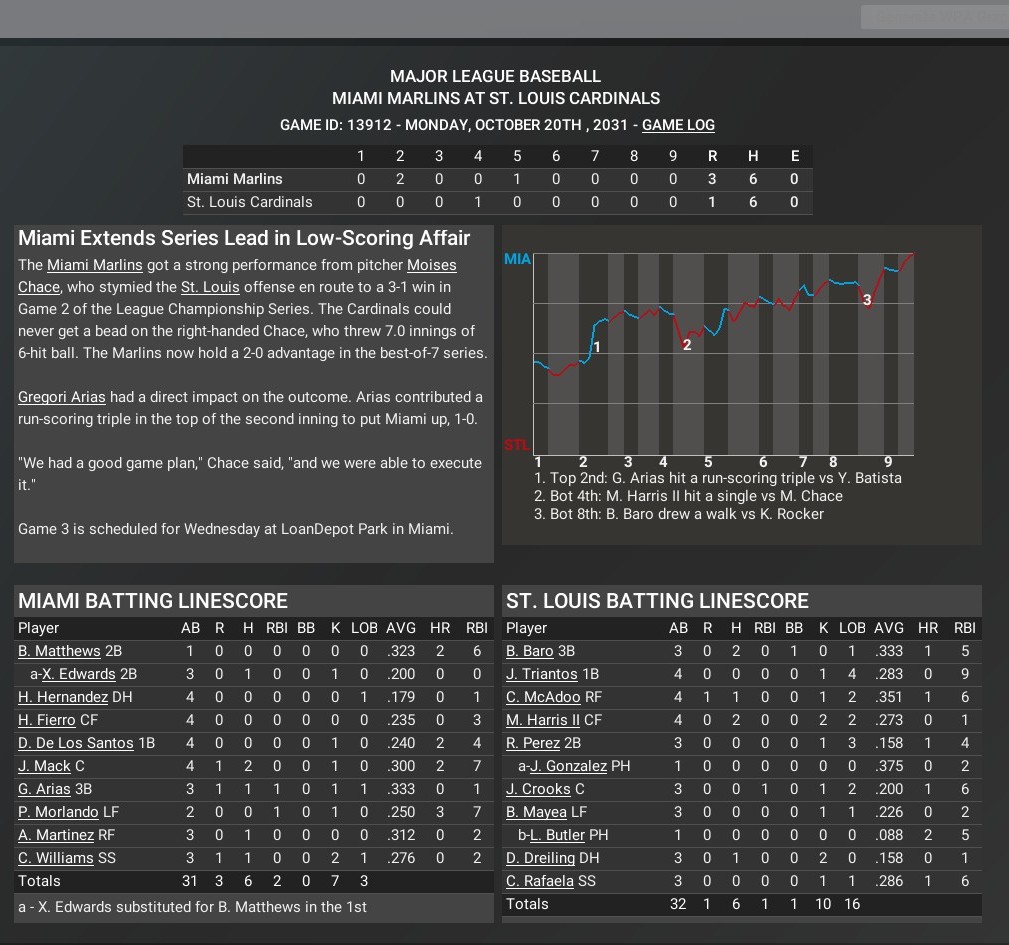This screenshot has width=1009, height=945.
Task: Follow the St. Louis link in the recap
Action: [210, 287]
